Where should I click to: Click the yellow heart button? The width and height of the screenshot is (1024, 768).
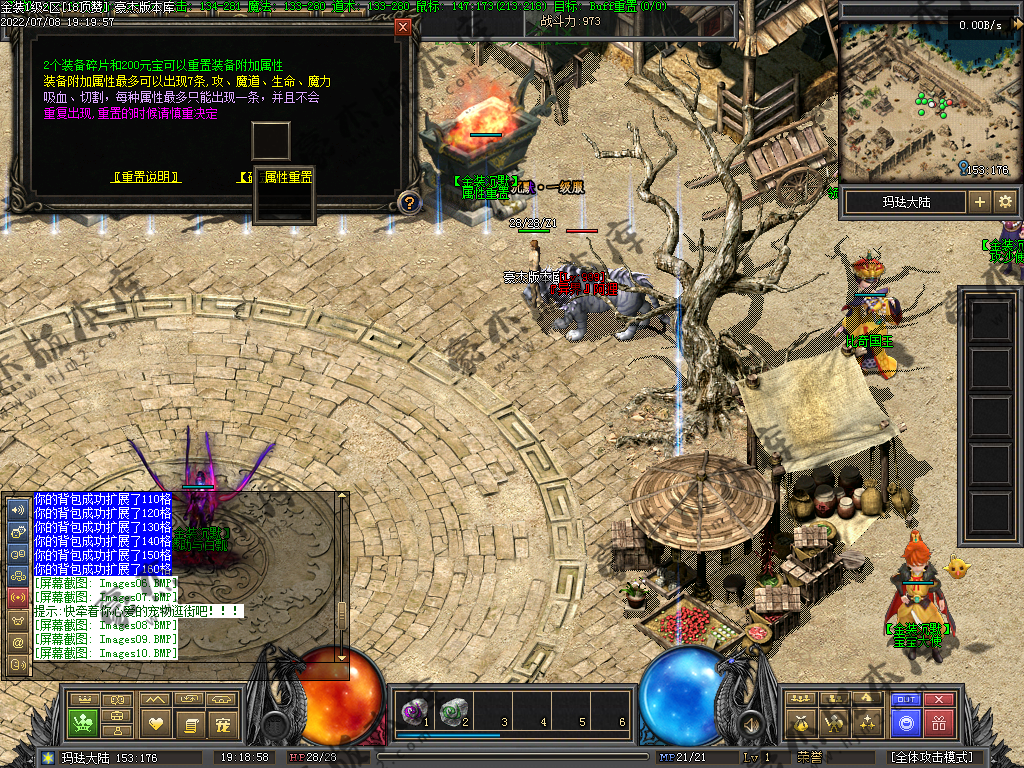[155, 722]
